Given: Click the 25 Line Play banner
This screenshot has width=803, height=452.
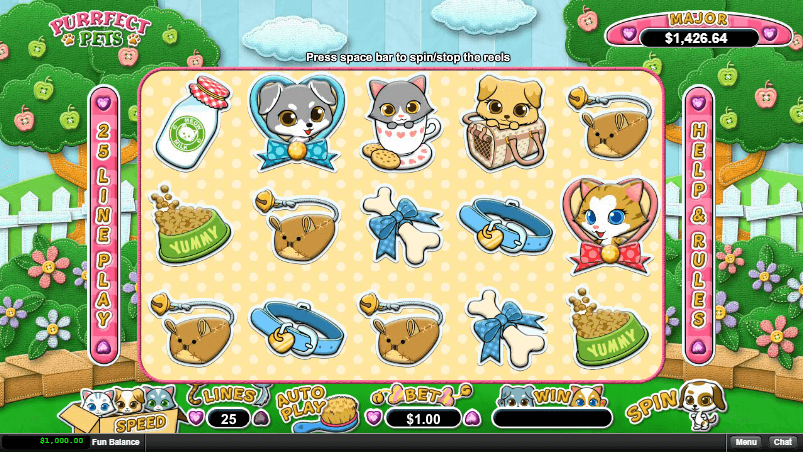Looking at the screenshot, I should [x=104, y=225].
